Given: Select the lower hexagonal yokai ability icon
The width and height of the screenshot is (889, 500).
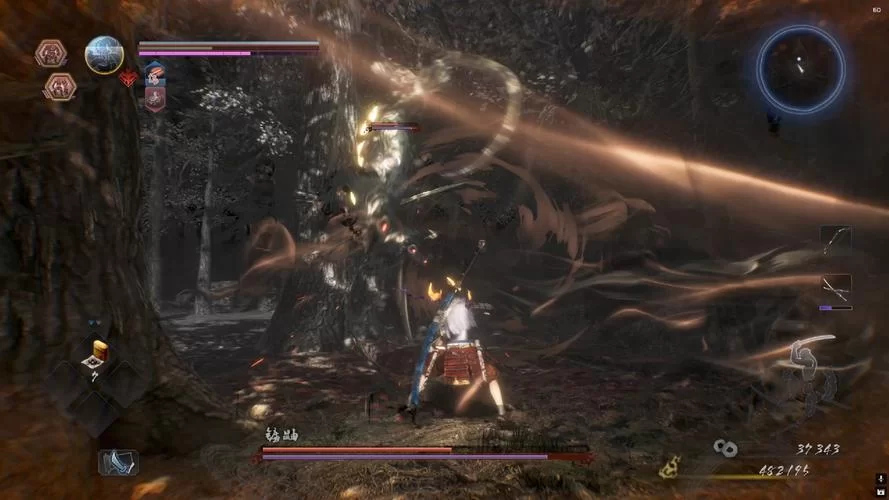Looking at the screenshot, I should 59,86.
